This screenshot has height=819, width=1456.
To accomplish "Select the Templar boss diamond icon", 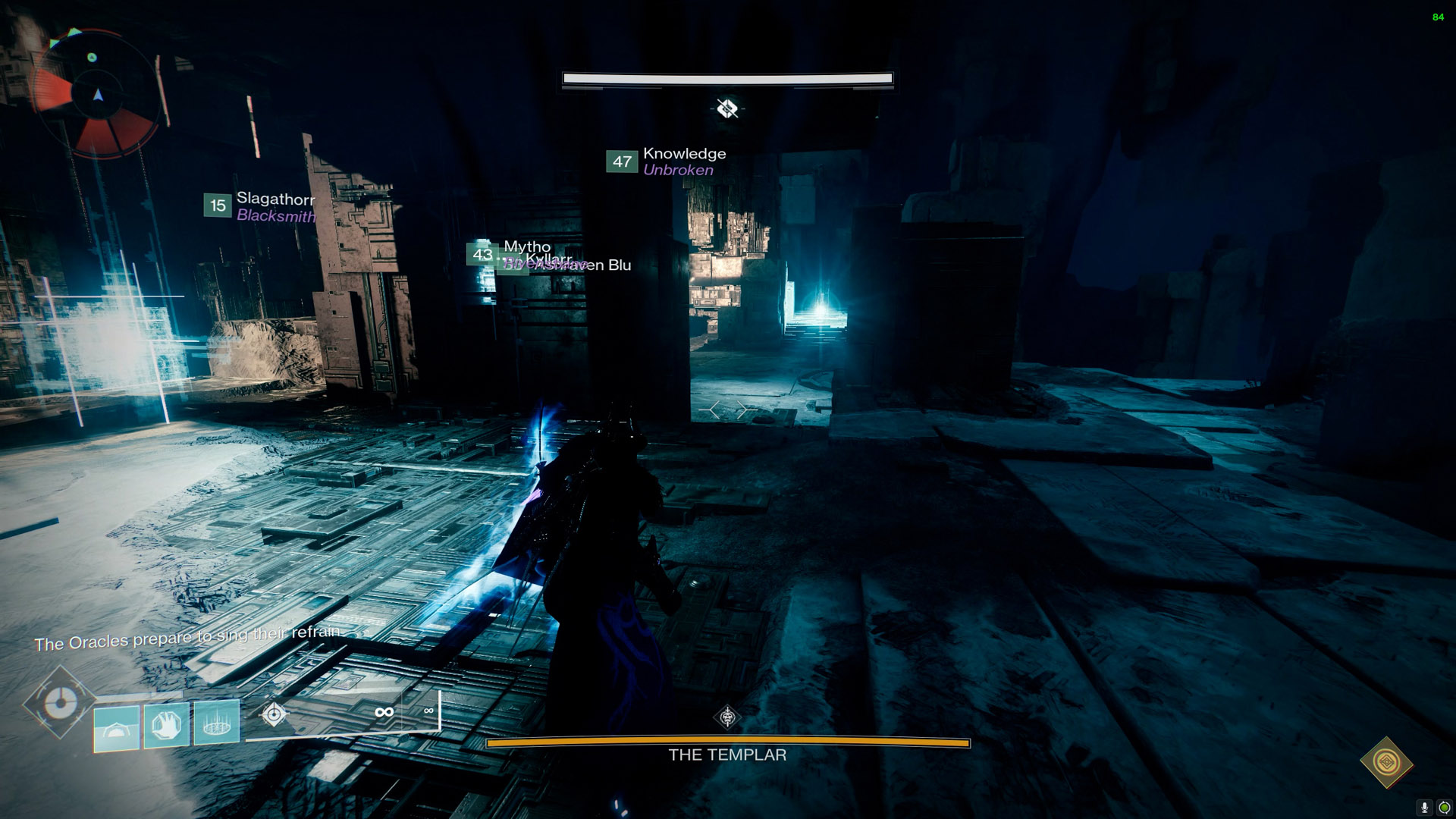I will pos(727,717).
